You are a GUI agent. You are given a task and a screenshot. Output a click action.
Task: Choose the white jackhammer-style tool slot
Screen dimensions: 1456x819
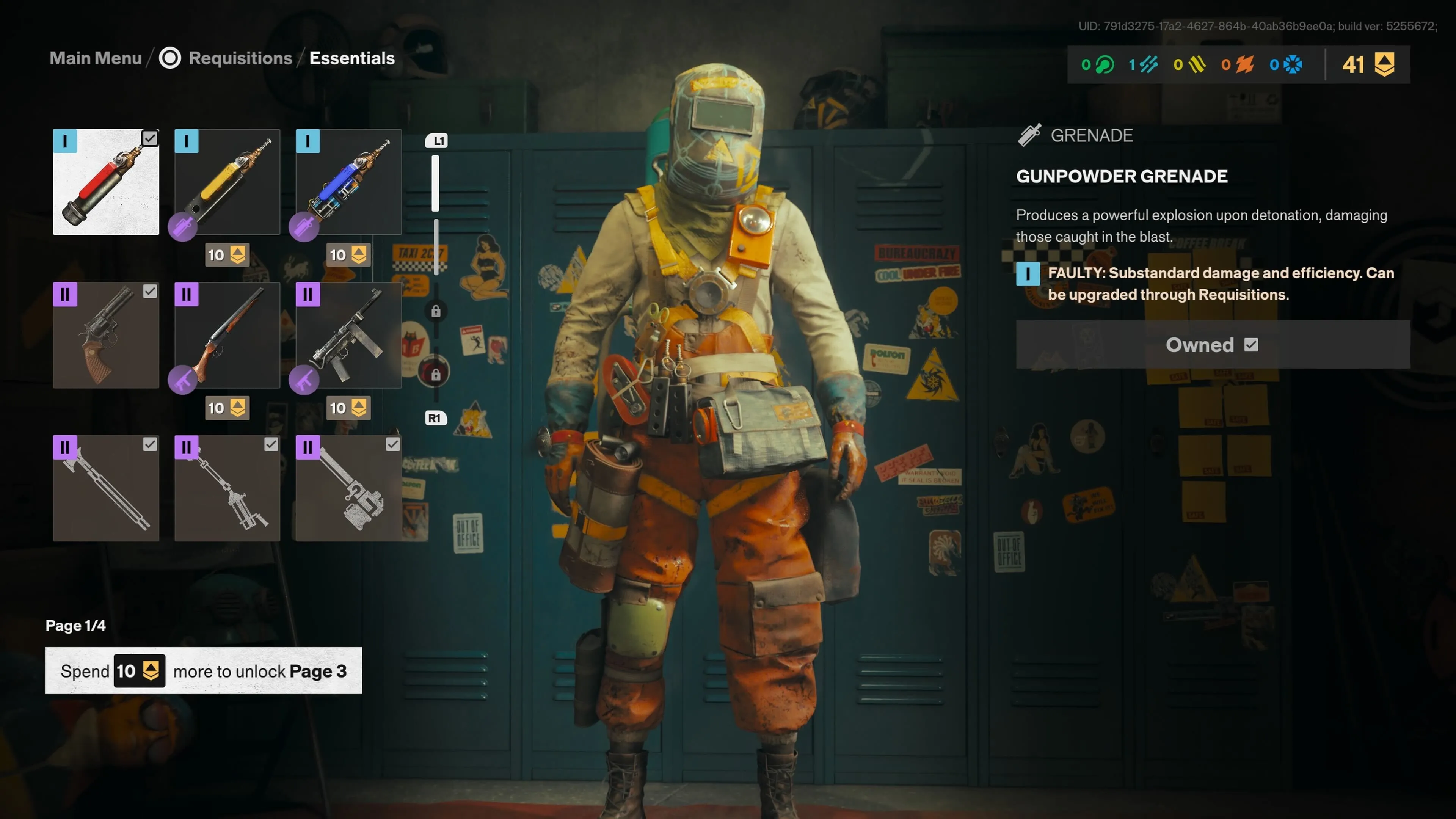(227, 488)
